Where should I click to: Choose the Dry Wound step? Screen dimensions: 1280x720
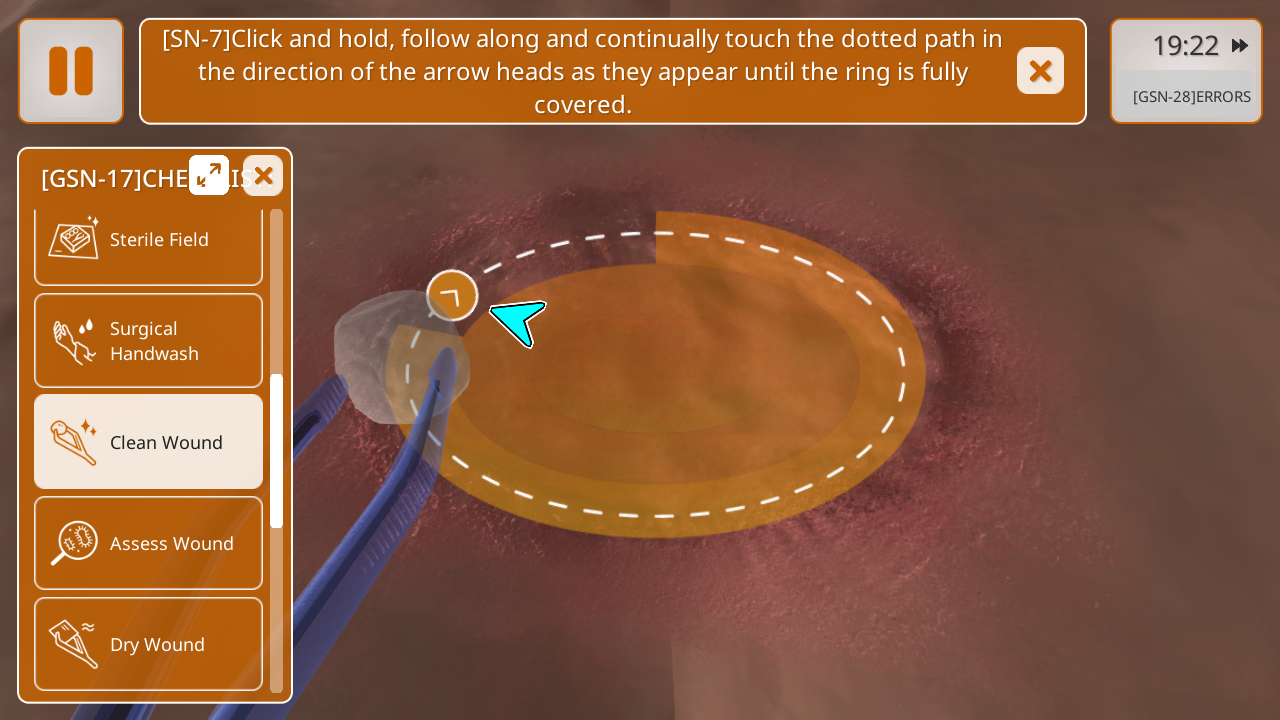(x=148, y=644)
